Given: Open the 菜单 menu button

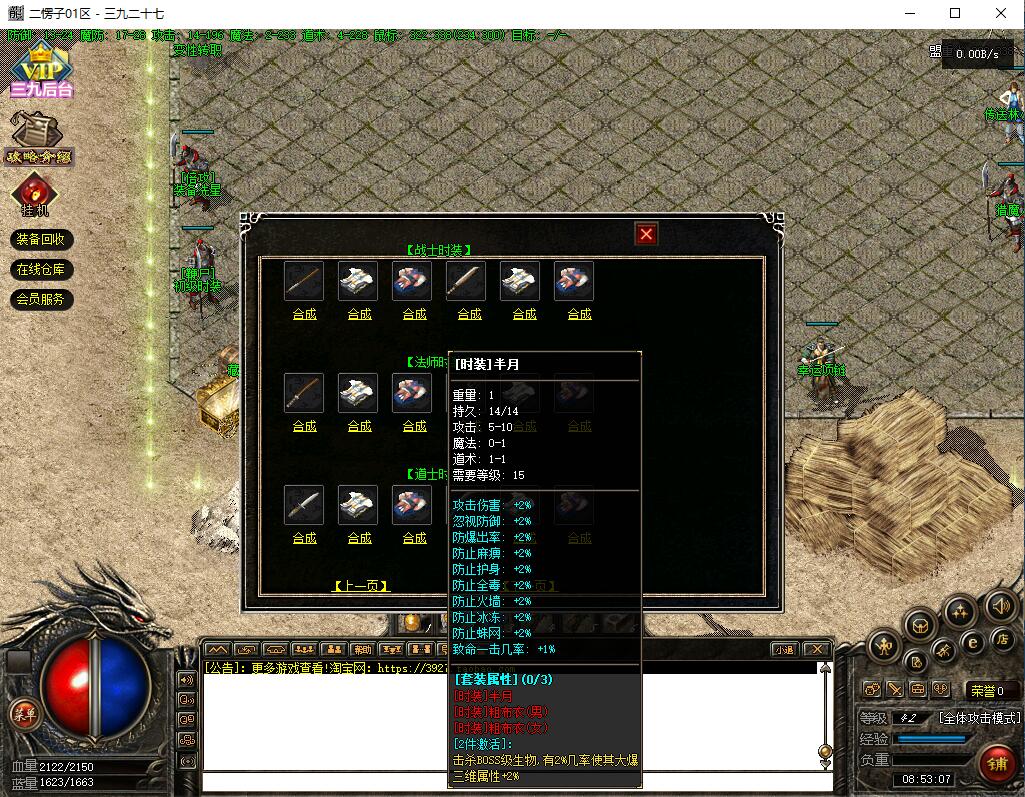Looking at the screenshot, I should 22,713.
